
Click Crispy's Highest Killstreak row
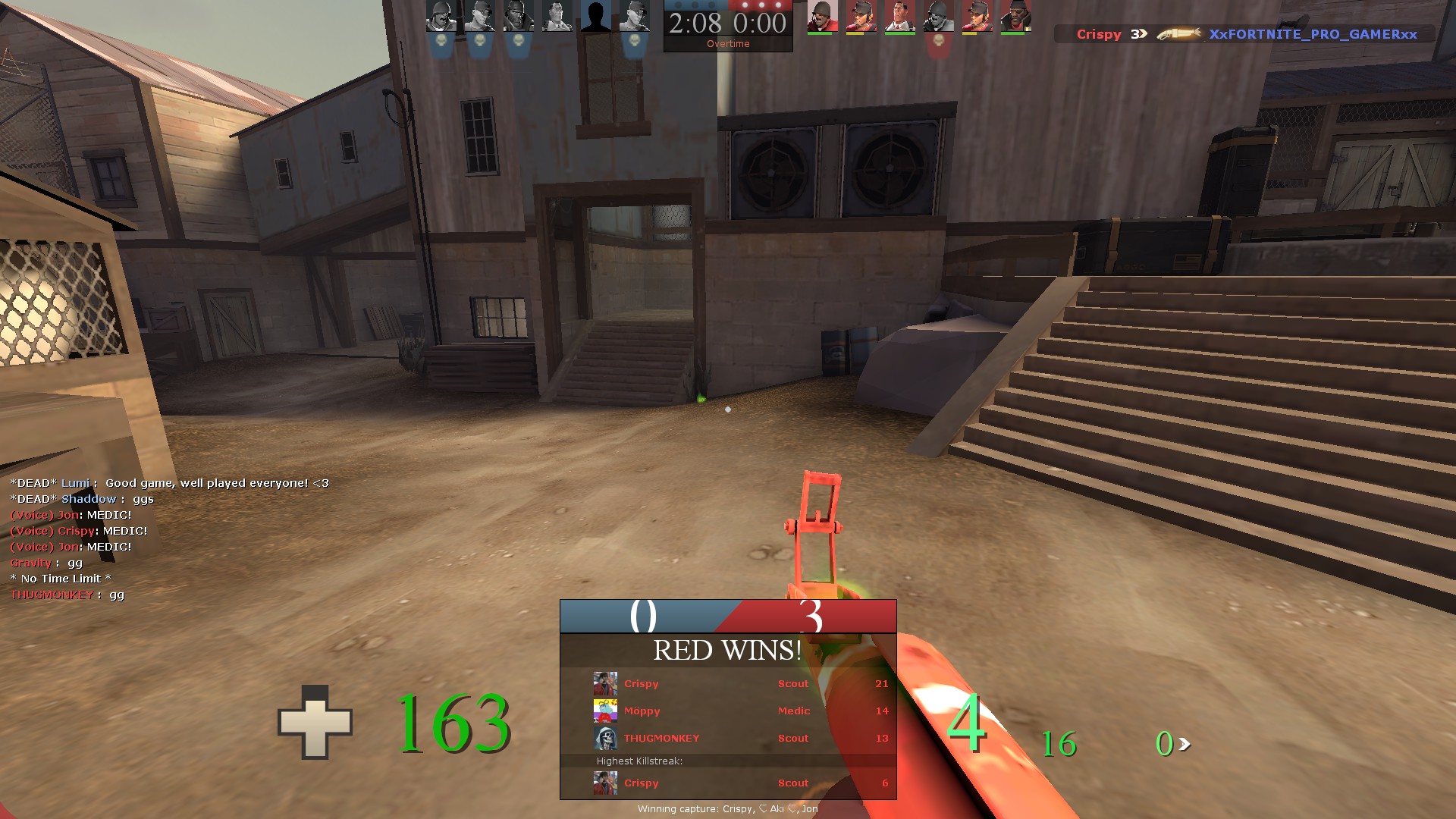point(728,783)
